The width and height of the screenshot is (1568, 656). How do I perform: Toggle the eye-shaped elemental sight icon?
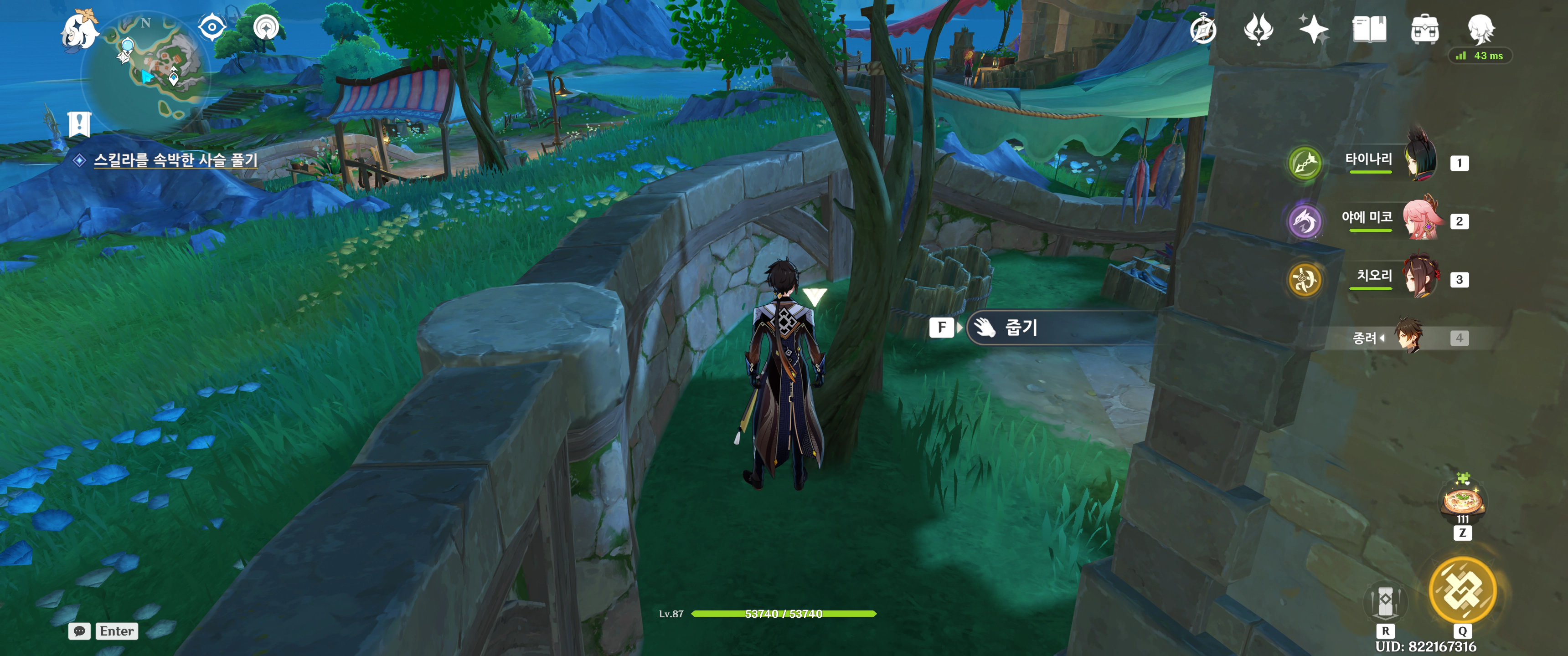pos(212,27)
